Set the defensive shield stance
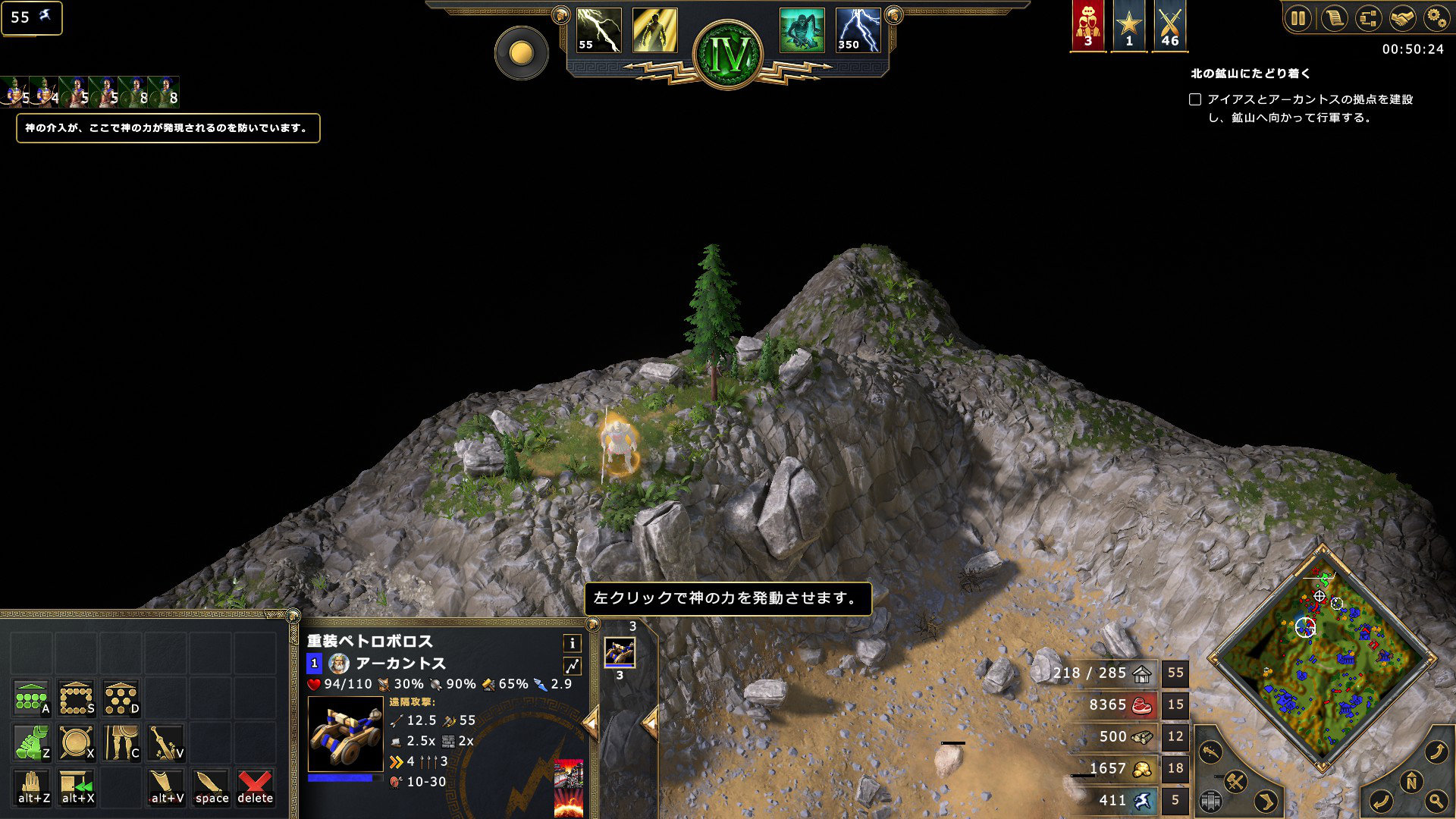The image size is (1456, 819). (x=77, y=742)
